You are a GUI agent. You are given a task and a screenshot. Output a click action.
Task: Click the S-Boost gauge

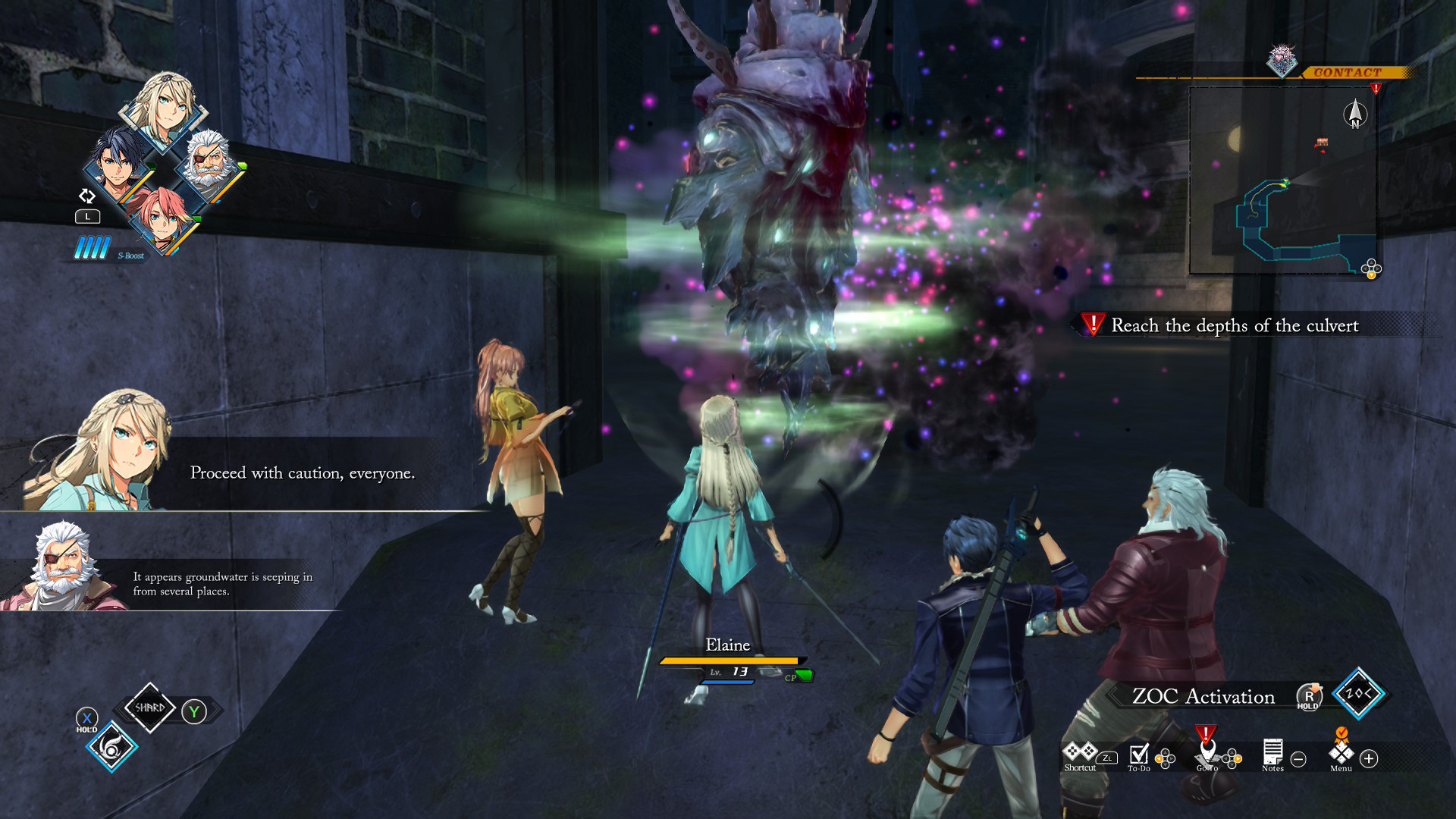point(93,248)
